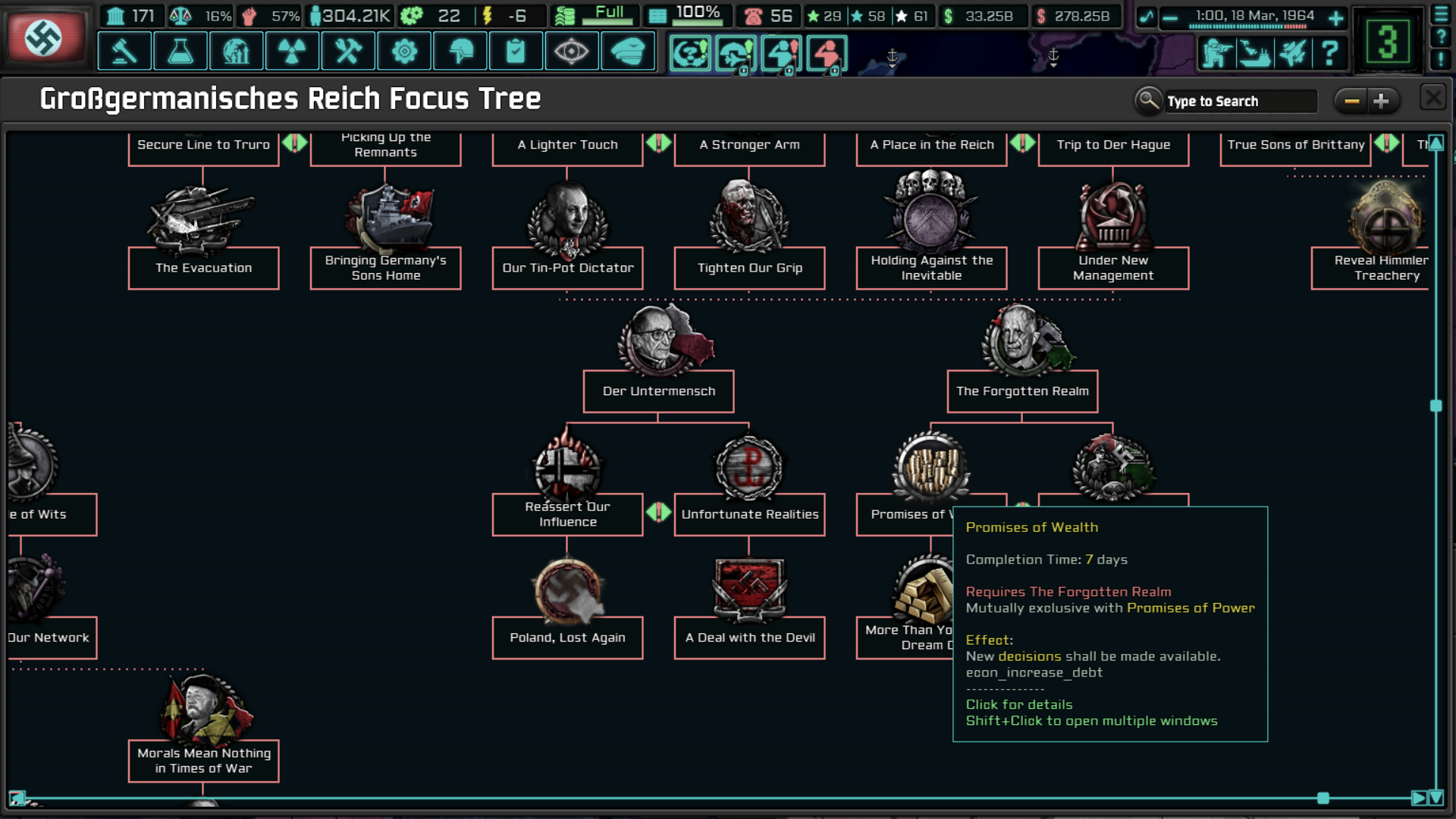Select The Evacuation focus
The width and height of the screenshot is (1456, 819).
coord(203,268)
